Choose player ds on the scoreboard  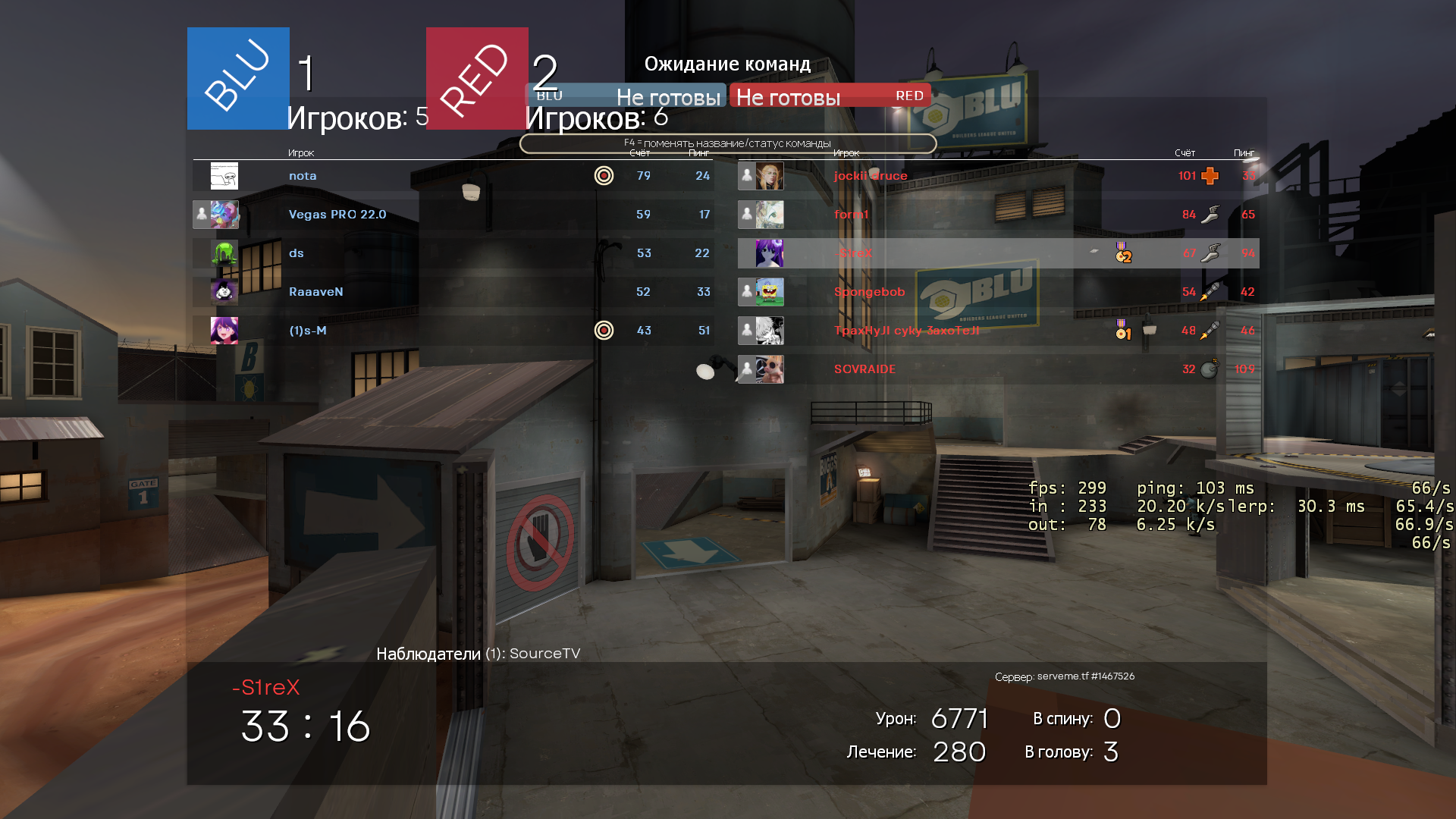click(x=297, y=253)
